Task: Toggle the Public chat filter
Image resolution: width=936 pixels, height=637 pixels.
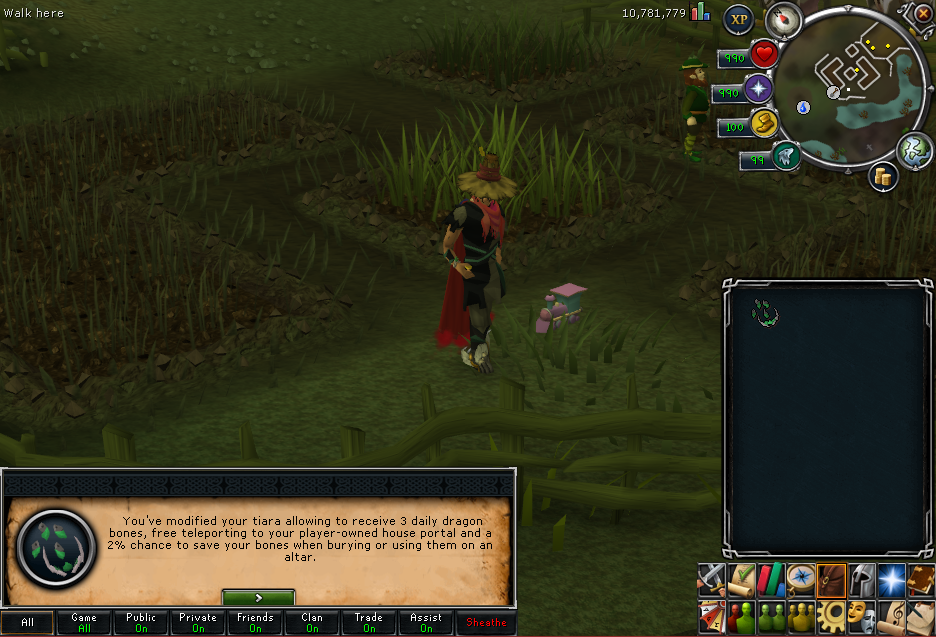Action: tap(141, 622)
